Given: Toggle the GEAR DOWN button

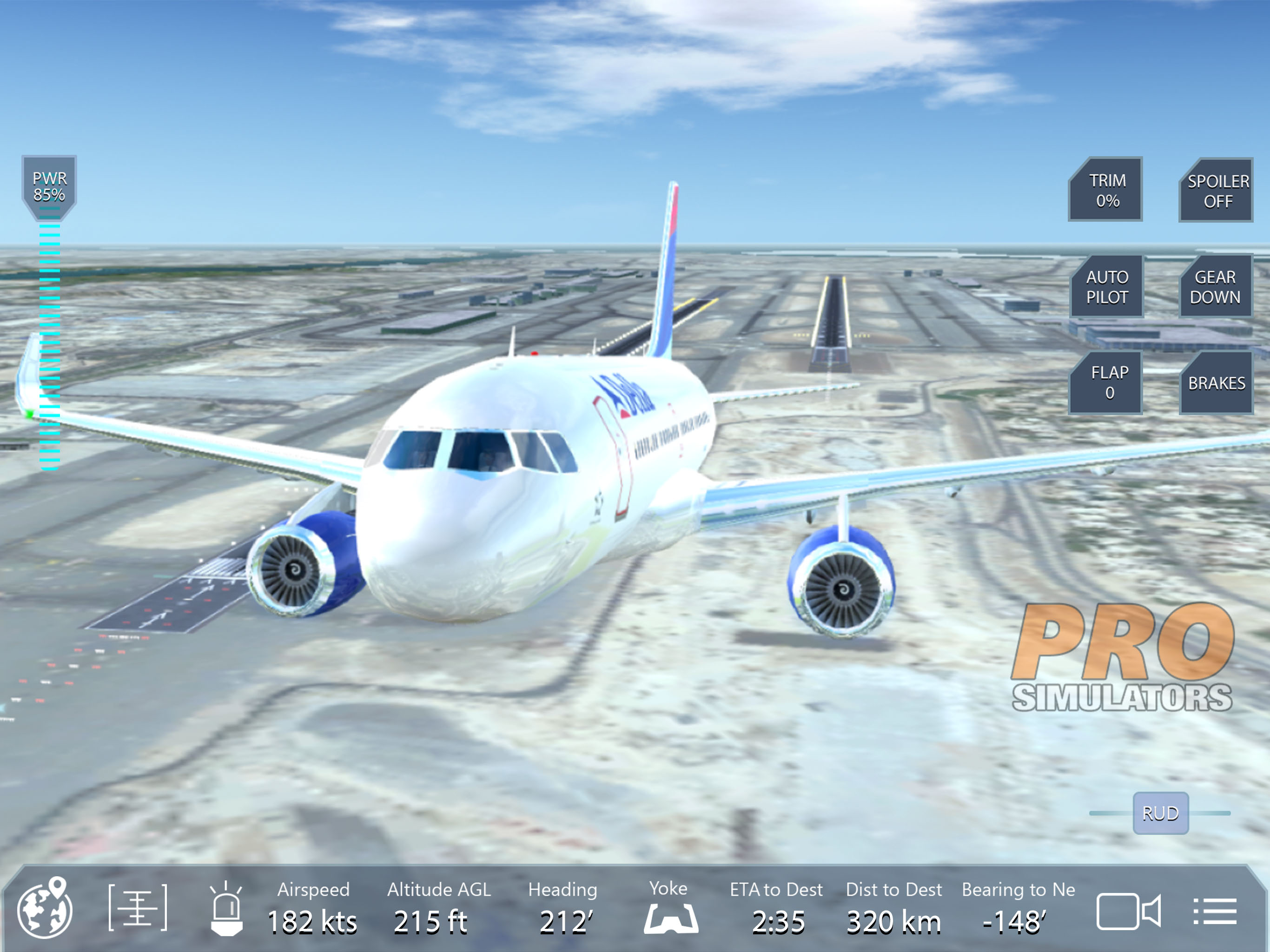Looking at the screenshot, I should pos(1216,286).
